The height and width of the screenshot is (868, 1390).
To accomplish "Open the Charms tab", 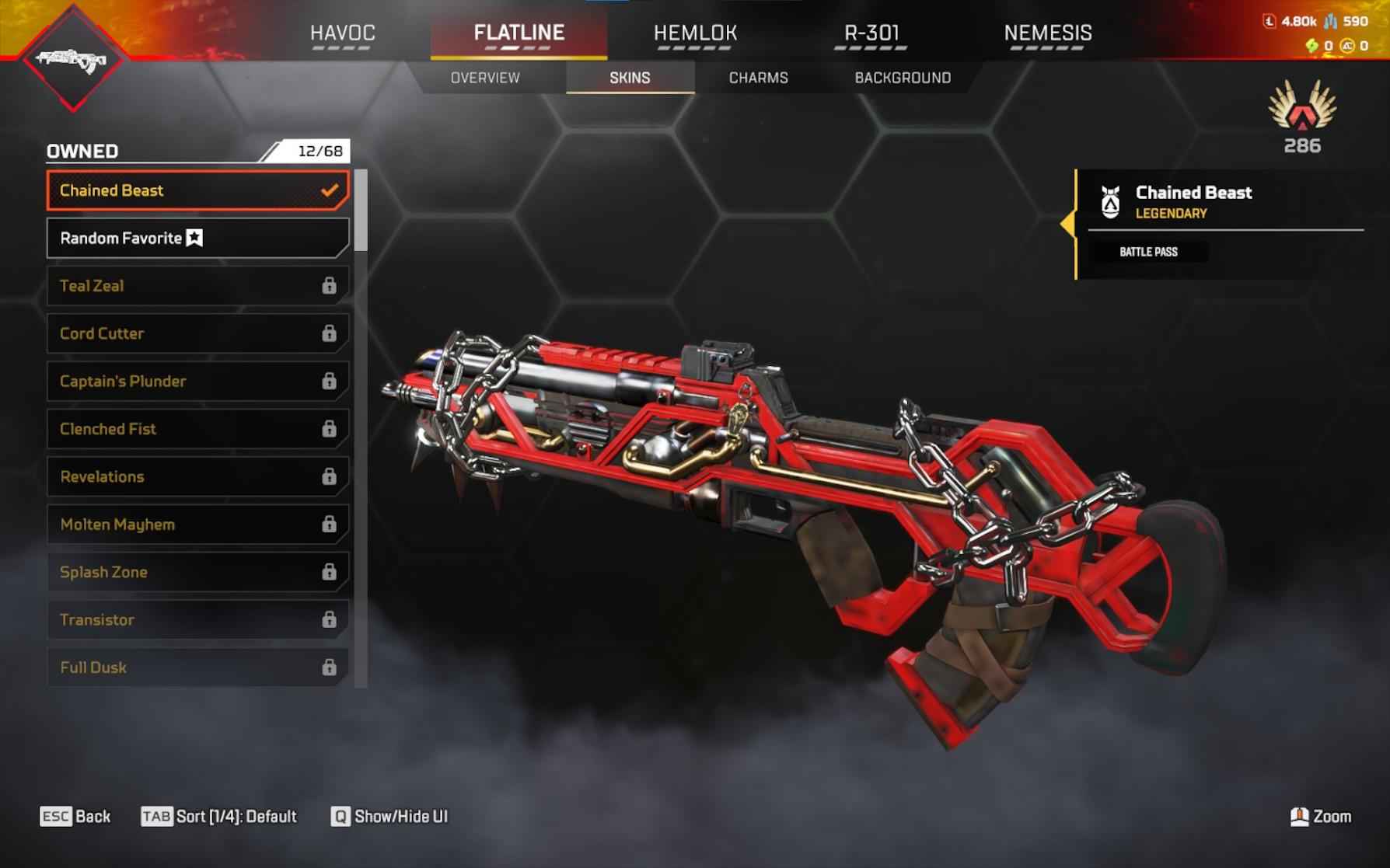I will click(x=758, y=77).
